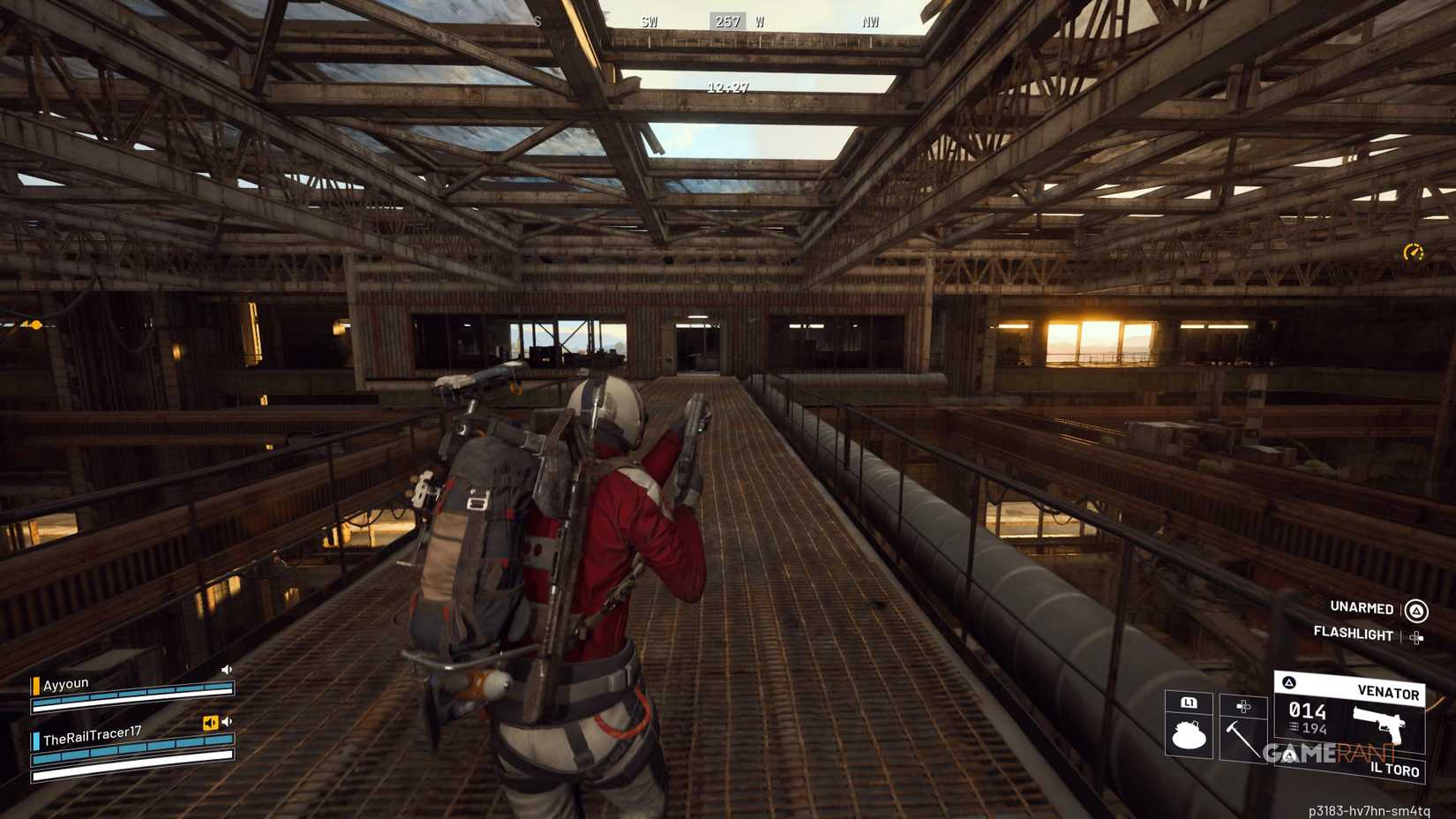This screenshot has height=819, width=1456.
Task: Click the IL TORO weapon slot label
Action: (x=1395, y=769)
